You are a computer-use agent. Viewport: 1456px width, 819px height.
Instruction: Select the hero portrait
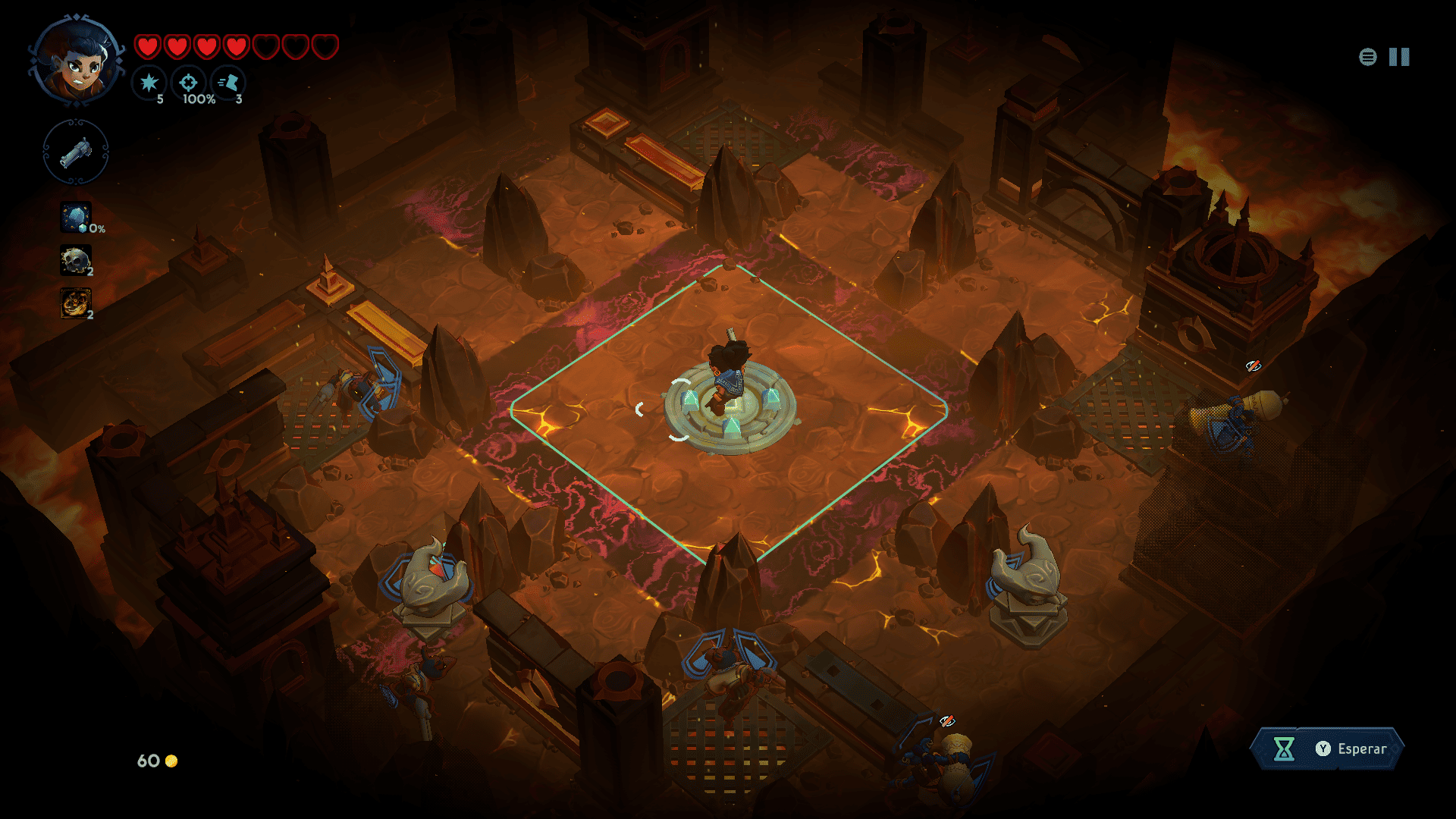coord(77,62)
